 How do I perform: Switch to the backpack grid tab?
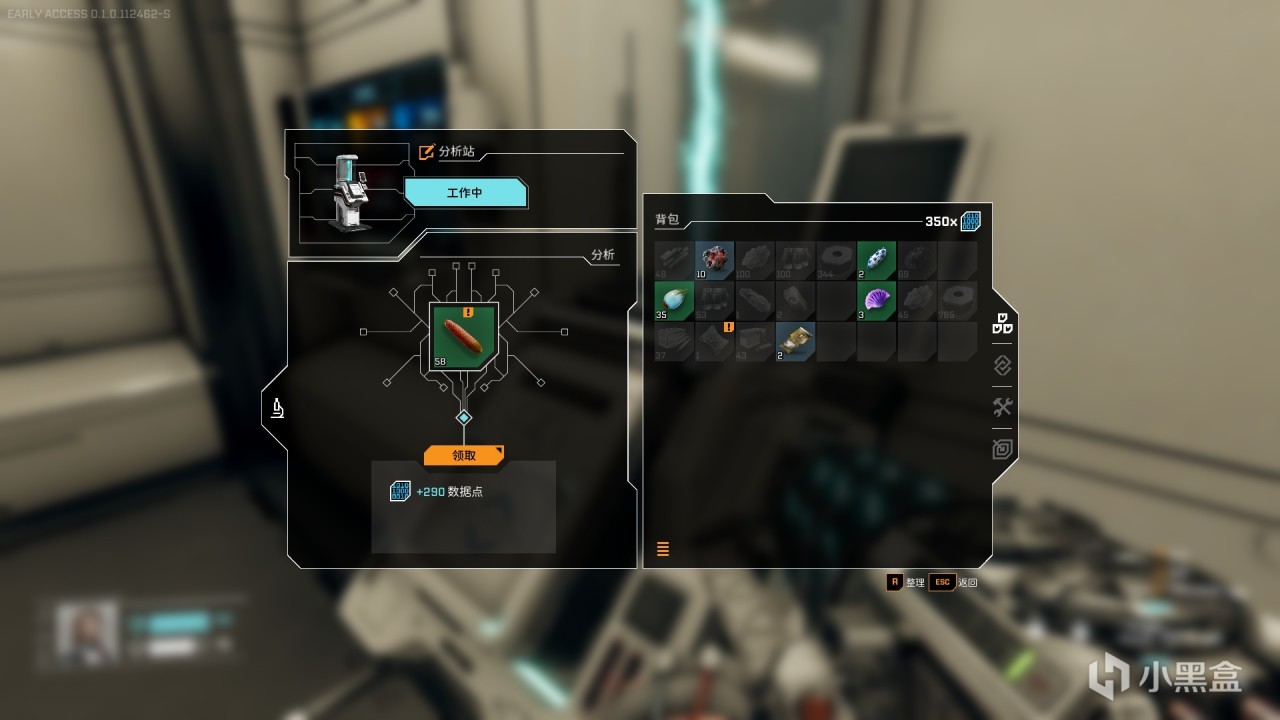click(1002, 325)
